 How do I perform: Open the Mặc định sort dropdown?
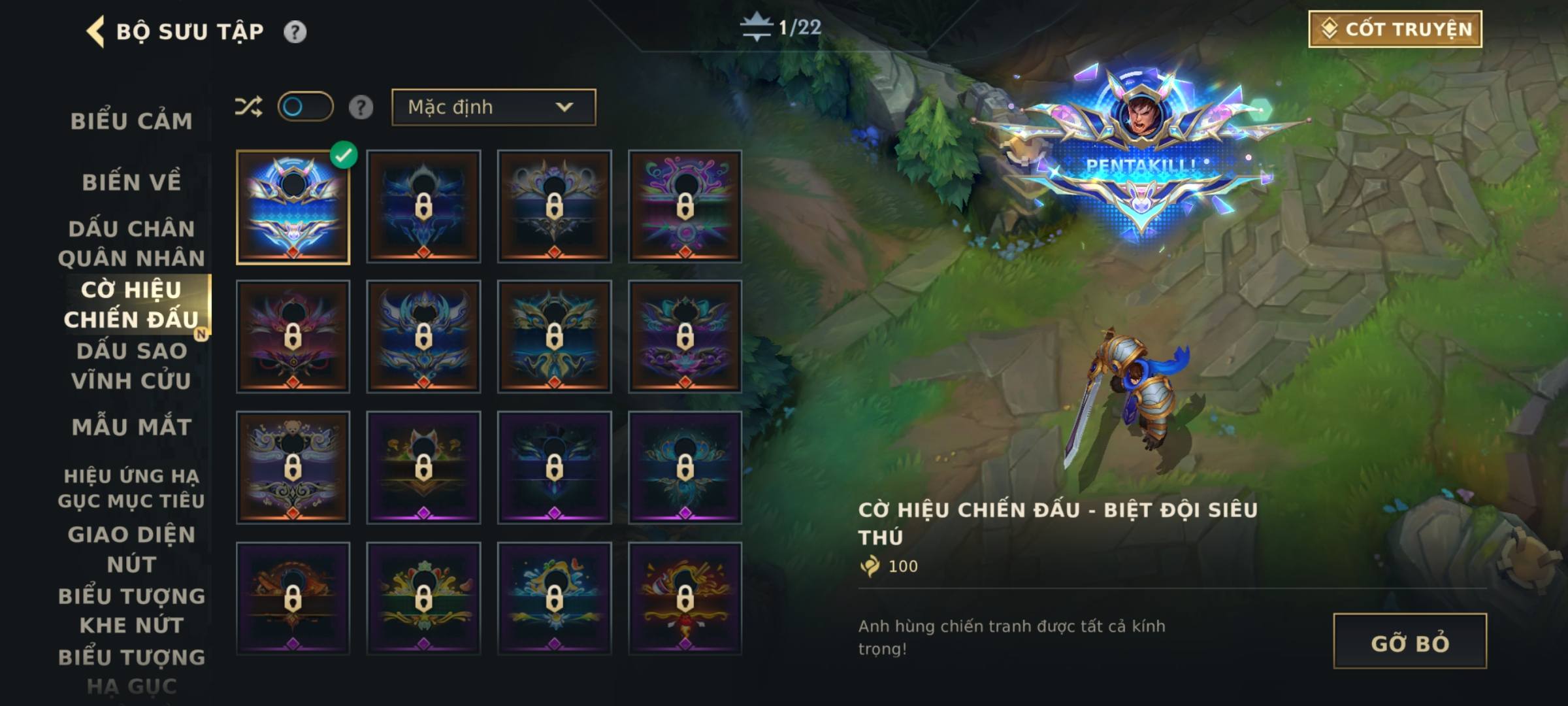(x=493, y=107)
